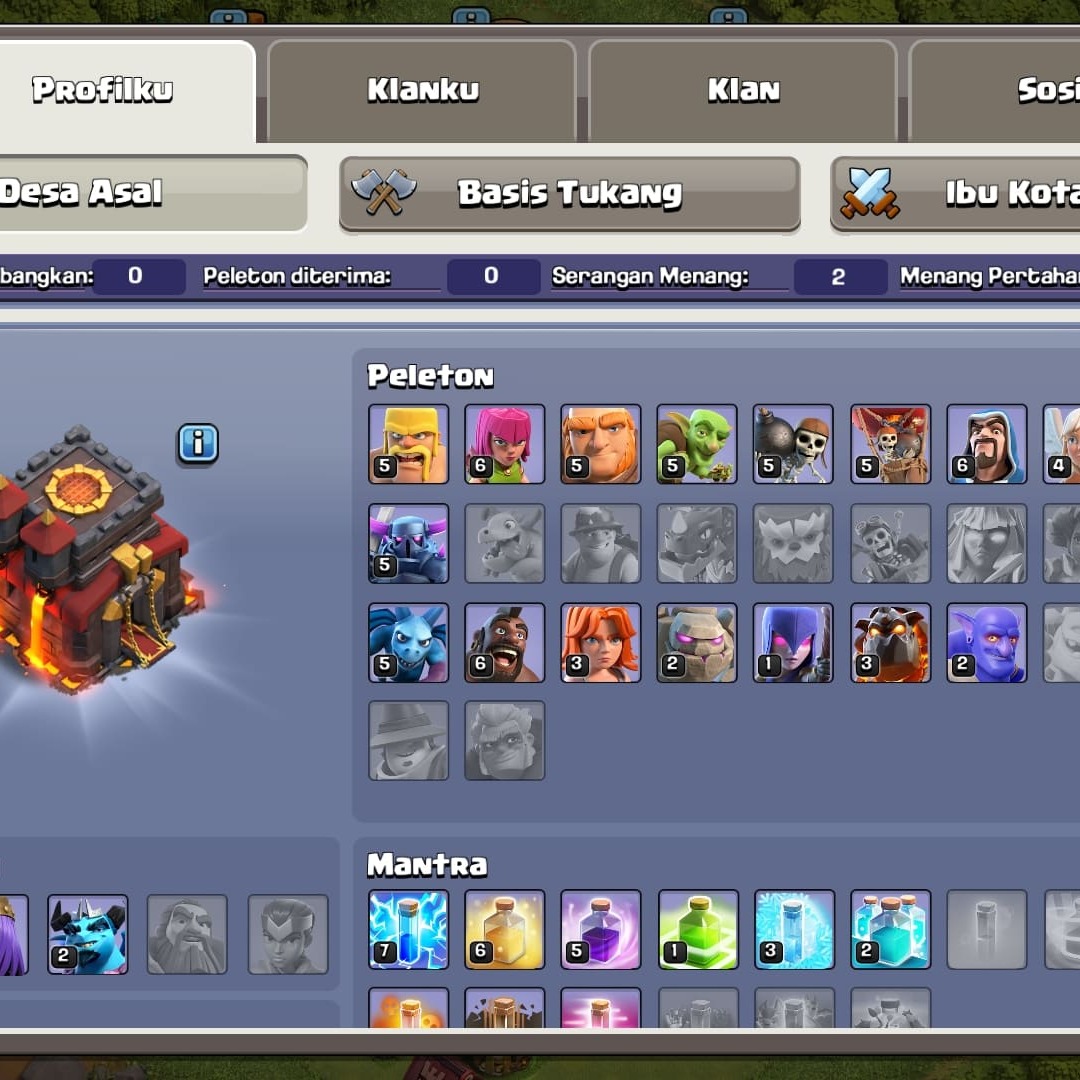Select the Minion Prince hero icon

tap(88, 934)
